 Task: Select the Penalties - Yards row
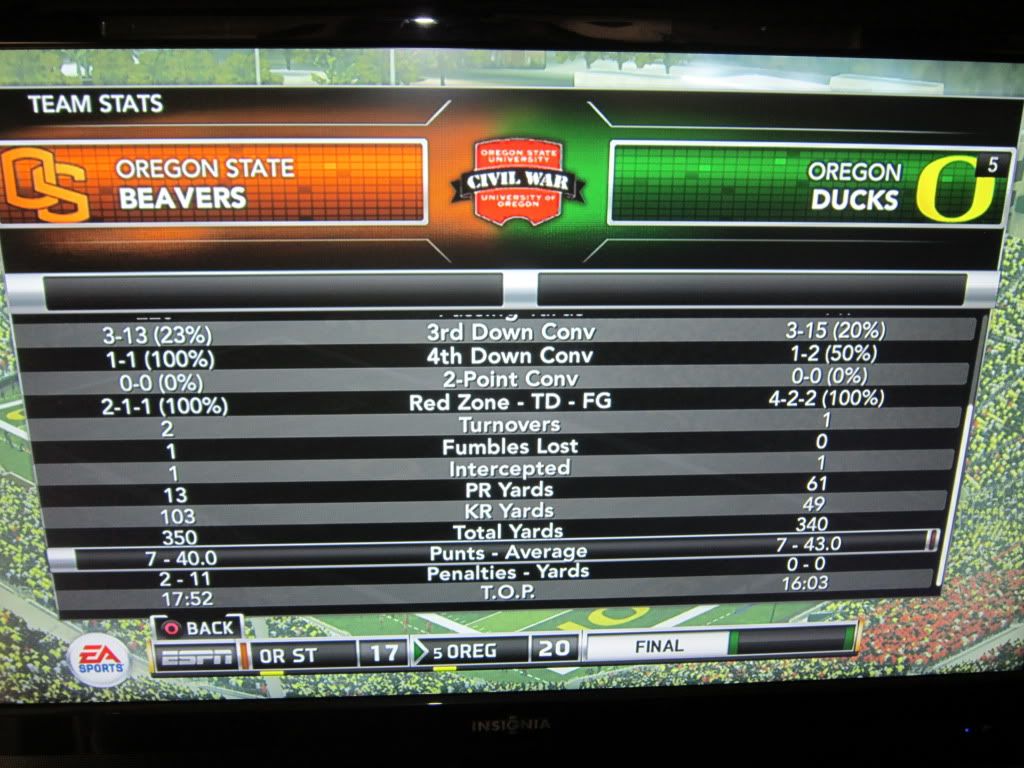pos(507,573)
